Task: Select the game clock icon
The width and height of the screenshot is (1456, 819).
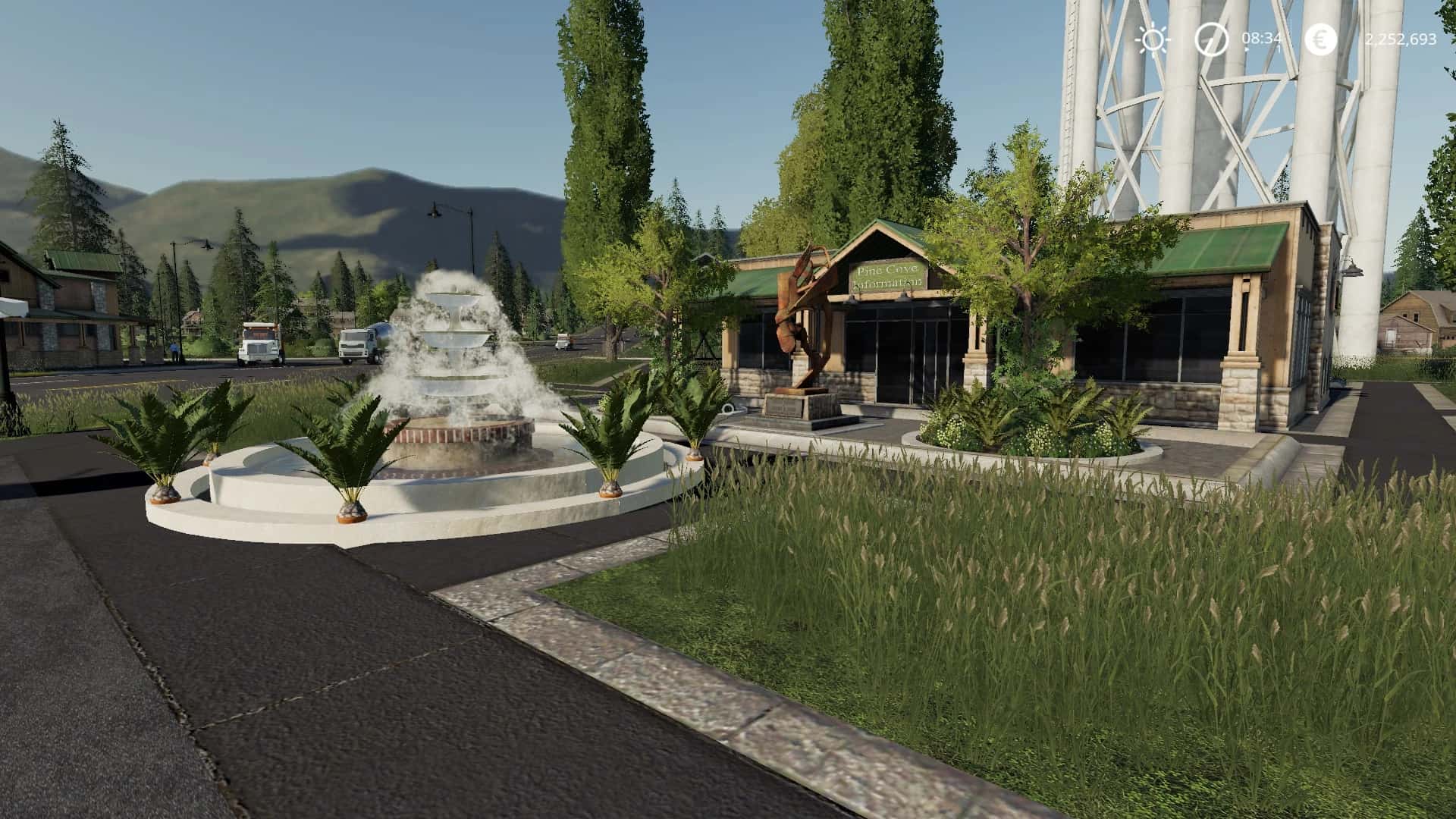Action: (1211, 39)
